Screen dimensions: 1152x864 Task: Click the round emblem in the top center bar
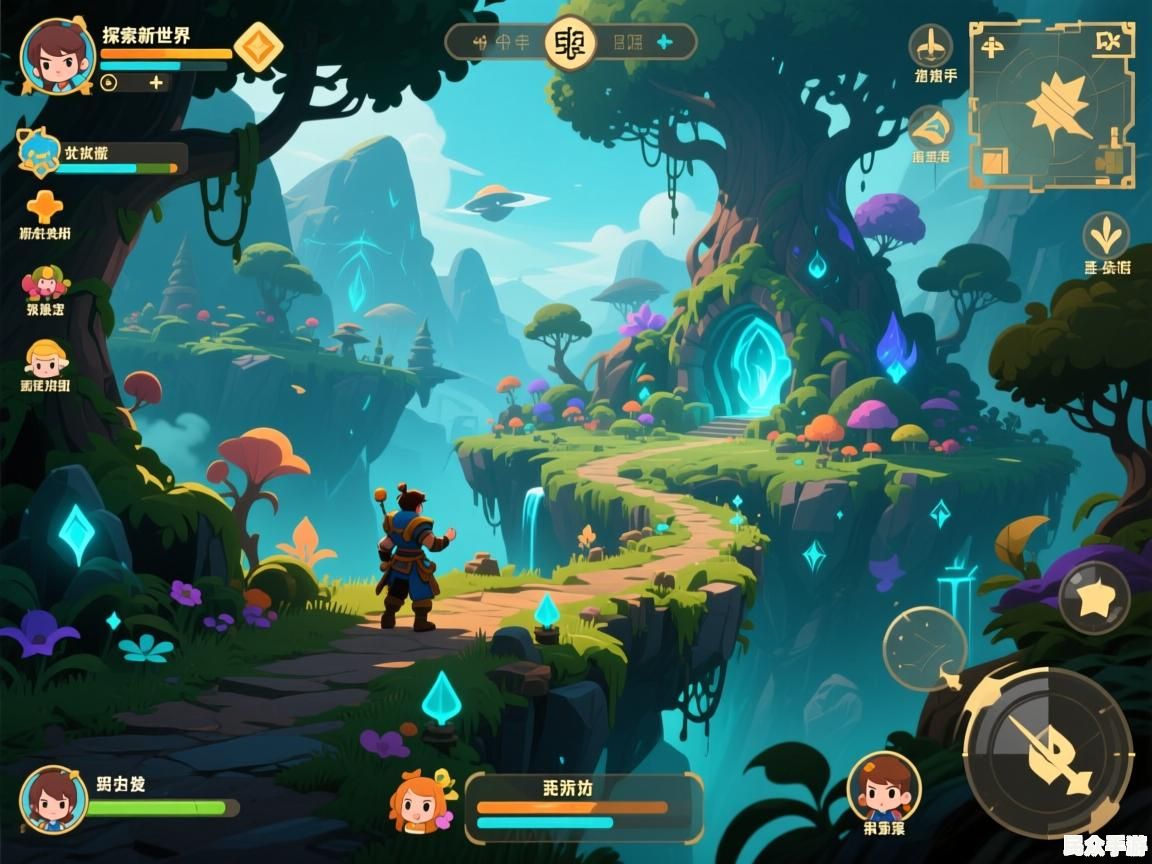coord(571,42)
